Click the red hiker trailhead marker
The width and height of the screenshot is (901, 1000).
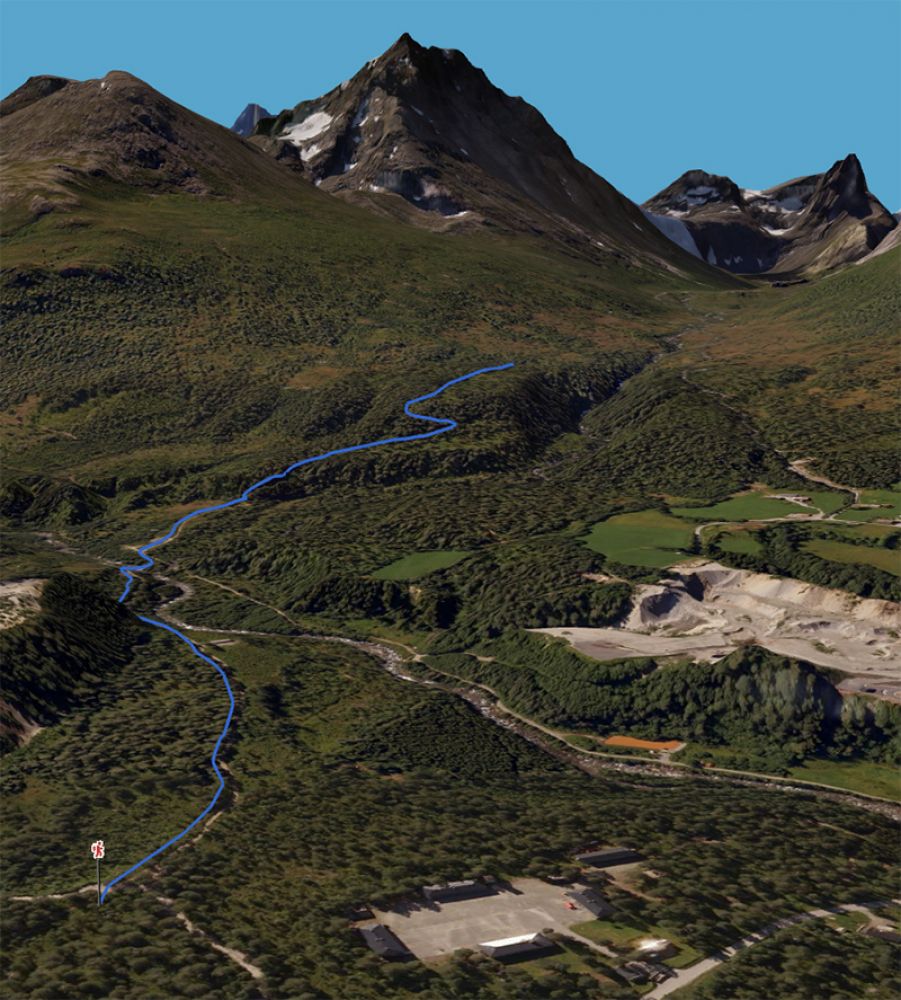[x=98, y=850]
